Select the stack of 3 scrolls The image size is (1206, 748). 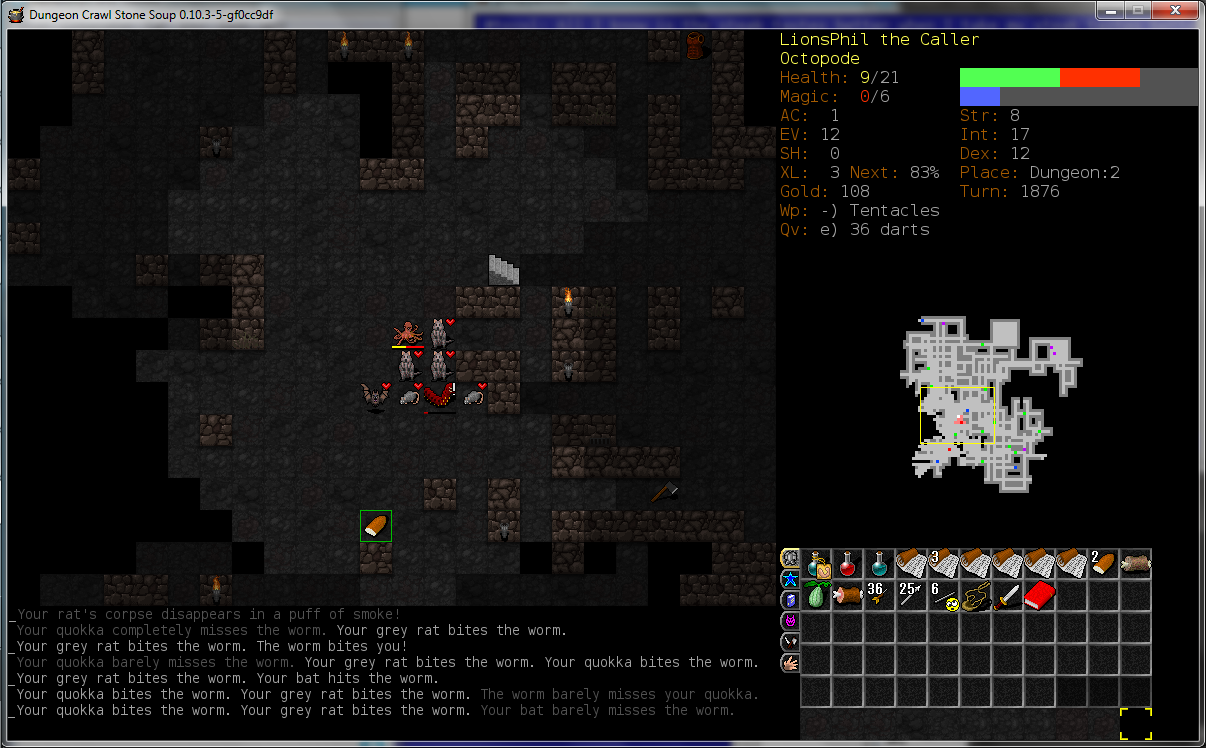(944, 564)
